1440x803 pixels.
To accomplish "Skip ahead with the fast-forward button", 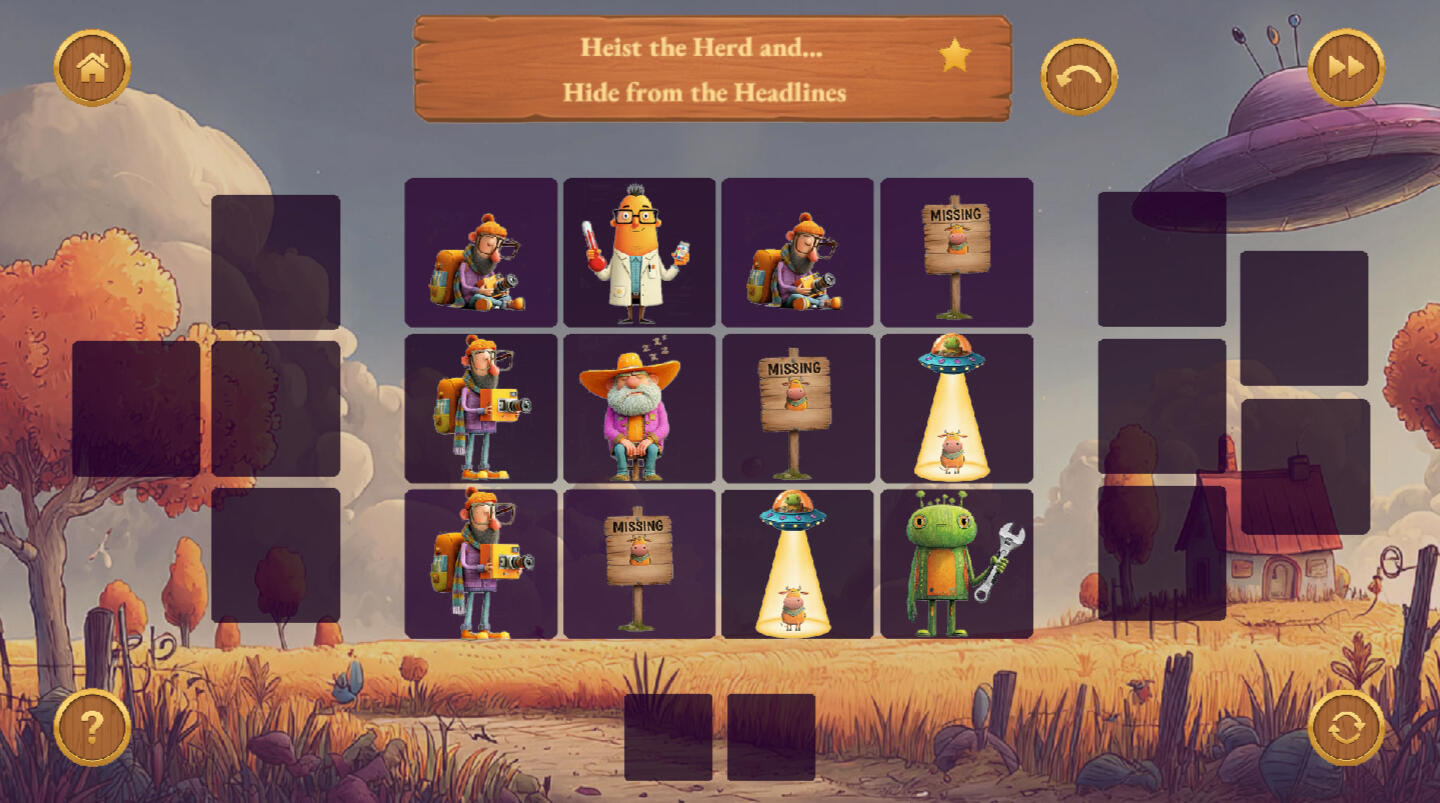I will 1346,67.
